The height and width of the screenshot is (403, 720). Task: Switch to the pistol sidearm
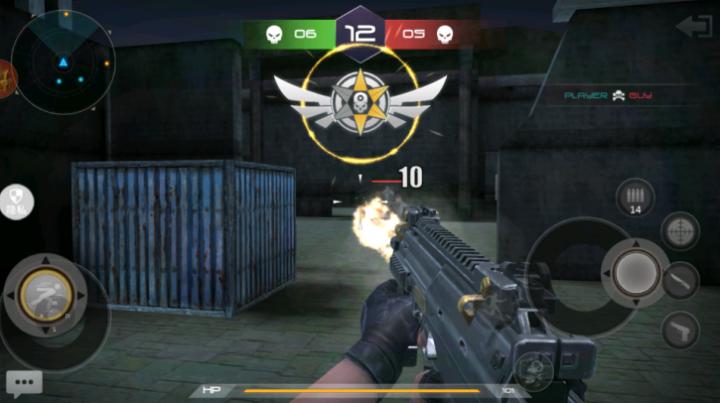(680, 329)
